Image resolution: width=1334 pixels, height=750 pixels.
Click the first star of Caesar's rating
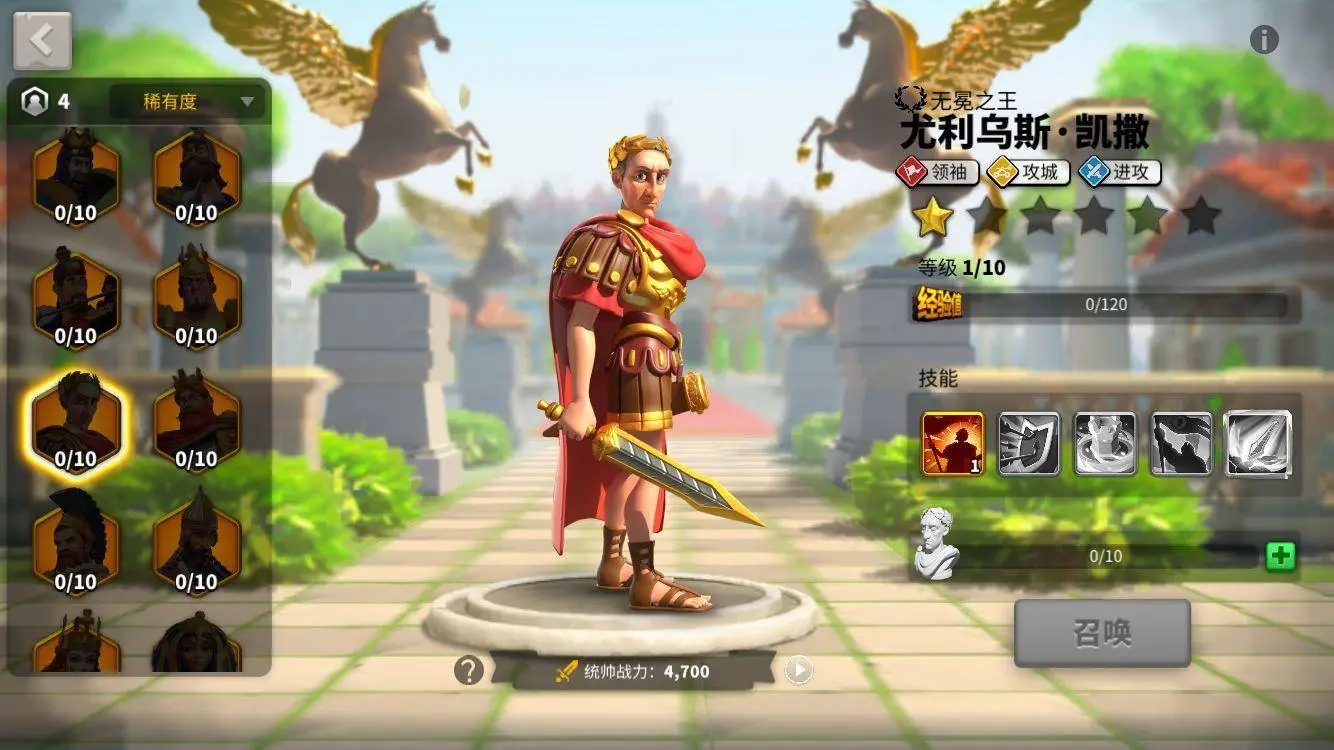click(930, 212)
